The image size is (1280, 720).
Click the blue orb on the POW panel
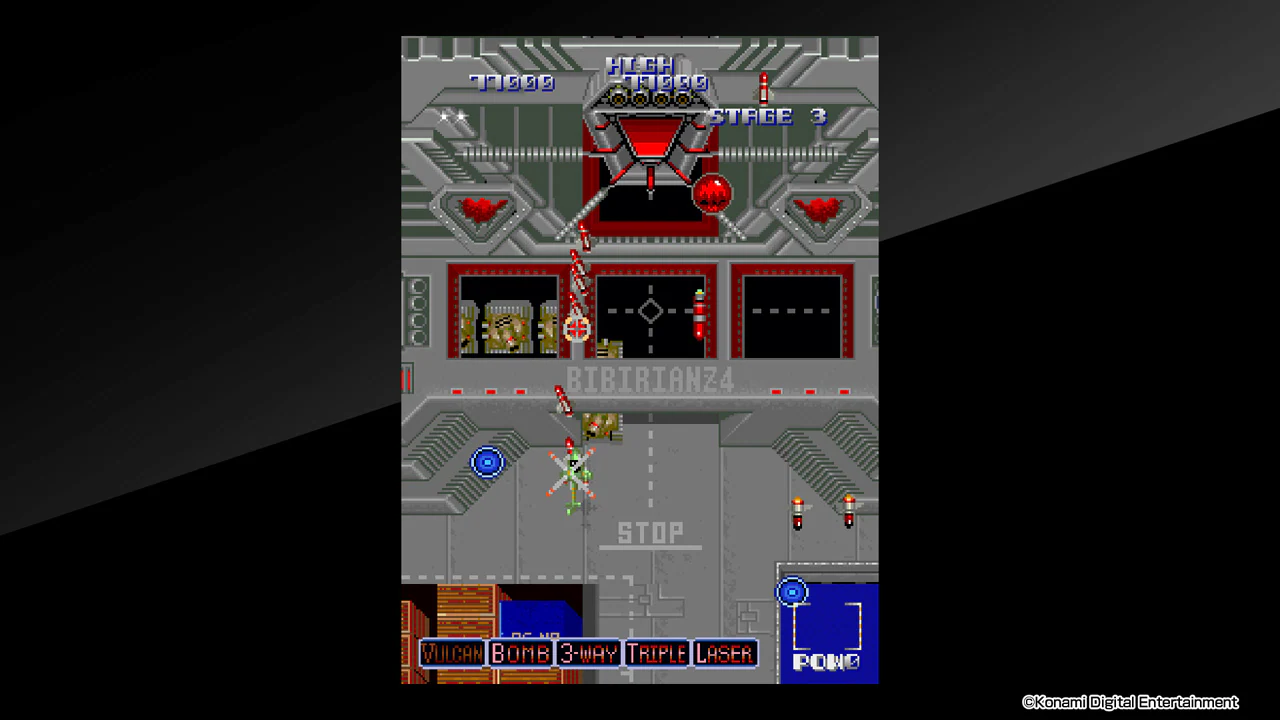792,591
